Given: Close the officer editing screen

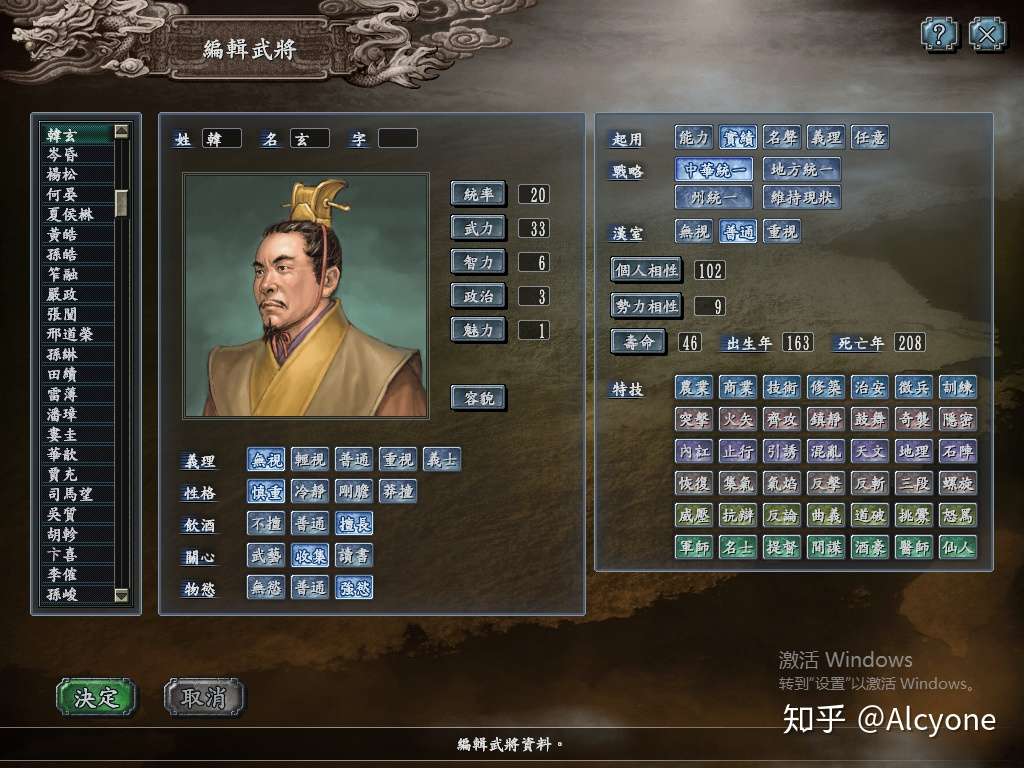Looking at the screenshot, I should click(988, 35).
